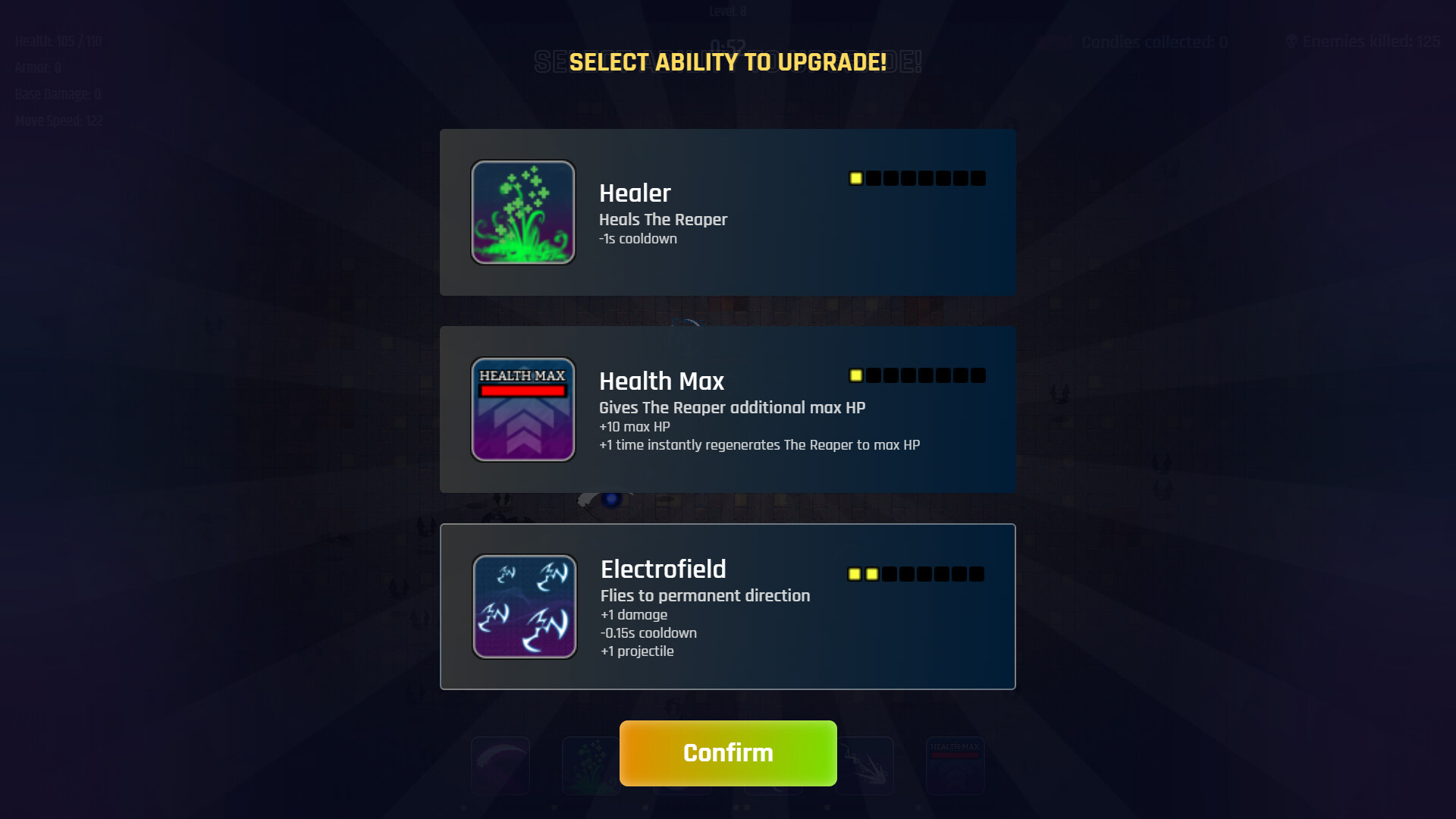Click the 'Gives The Reaper additional max HP' text
The image size is (1456, 819).
coord(733,407)
